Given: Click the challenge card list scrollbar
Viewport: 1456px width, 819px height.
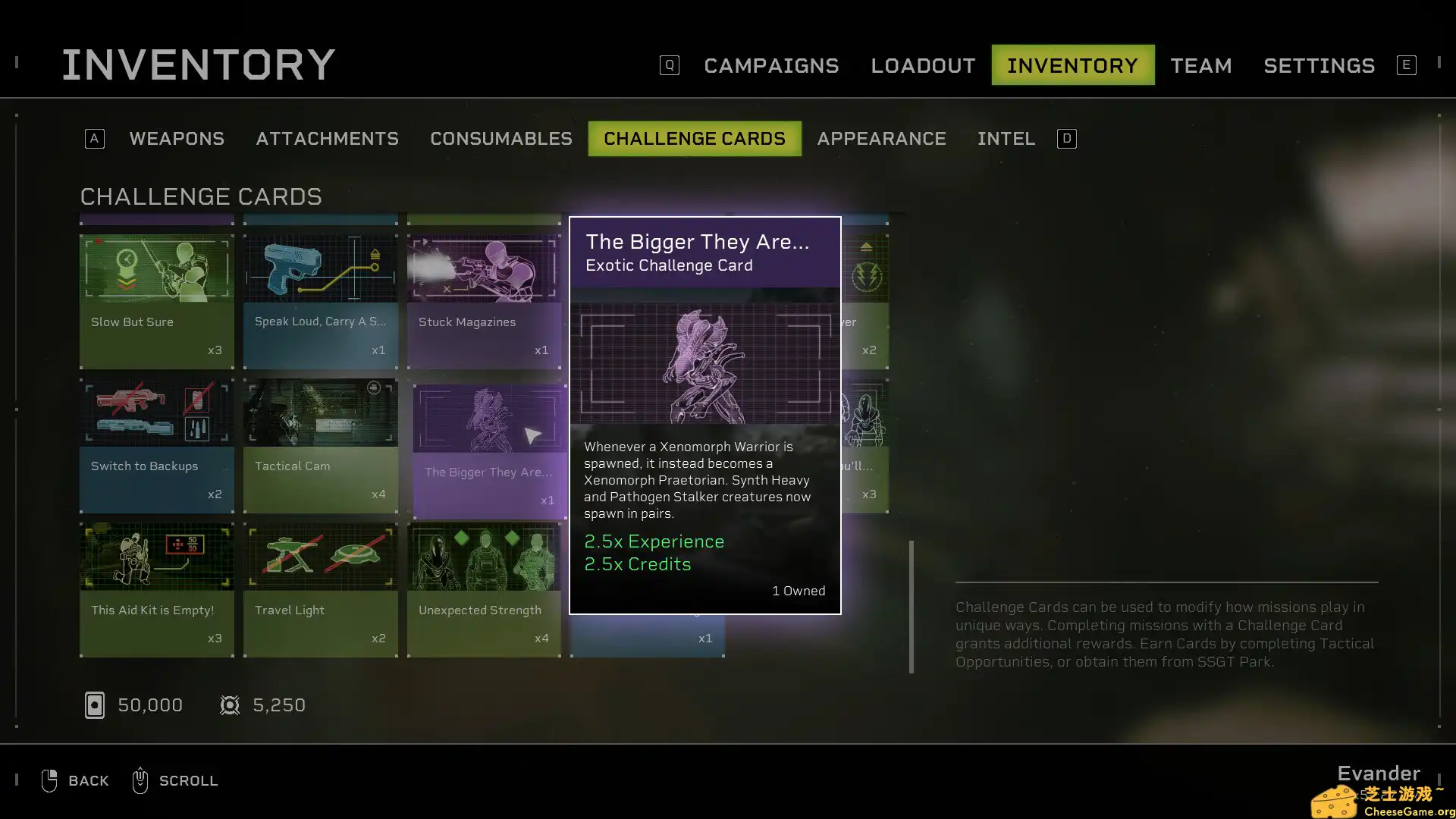Looking at the screenshot, I should tap(912, 606).
